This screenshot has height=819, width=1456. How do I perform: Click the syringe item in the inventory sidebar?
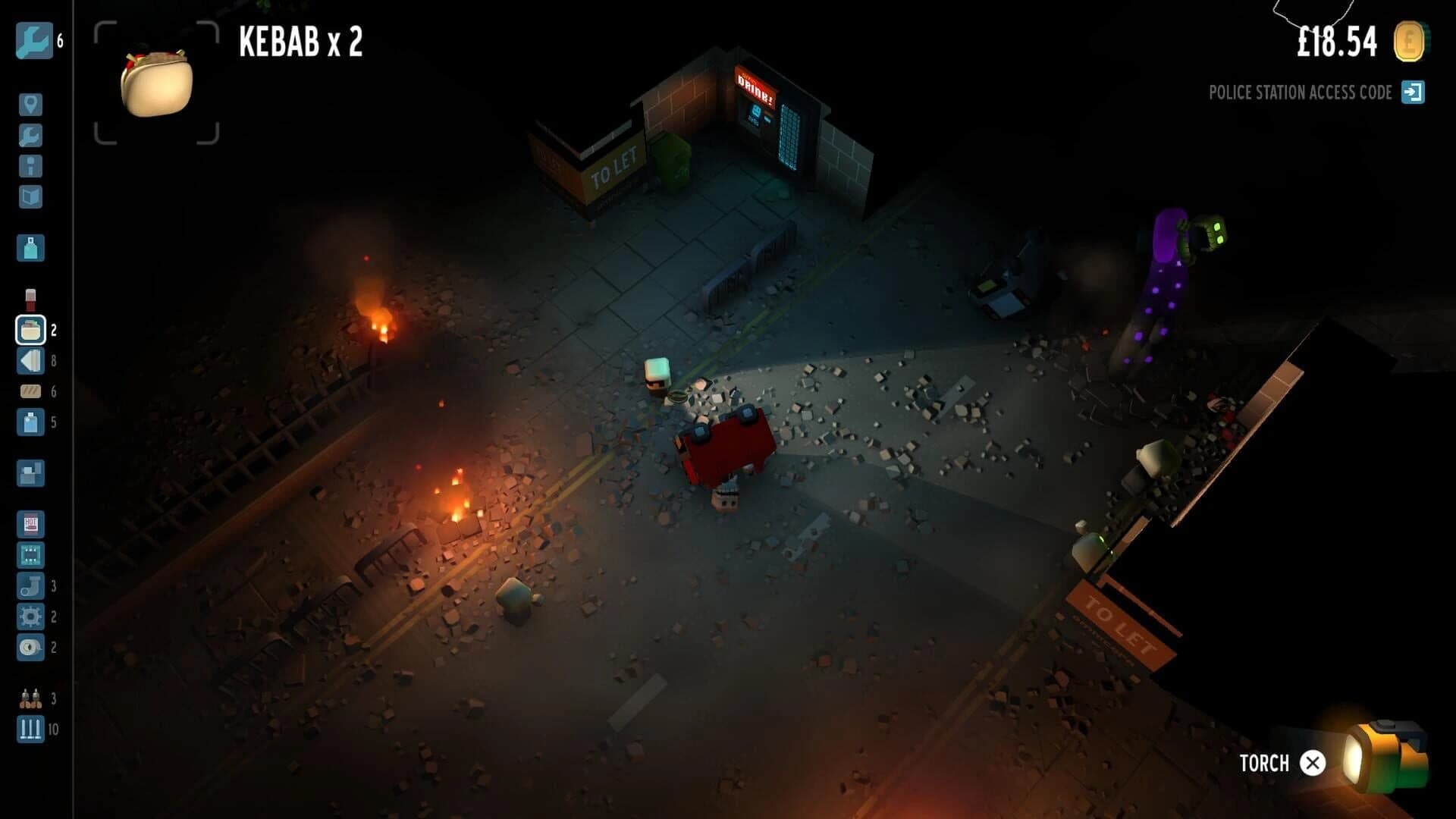pos(30,297)
